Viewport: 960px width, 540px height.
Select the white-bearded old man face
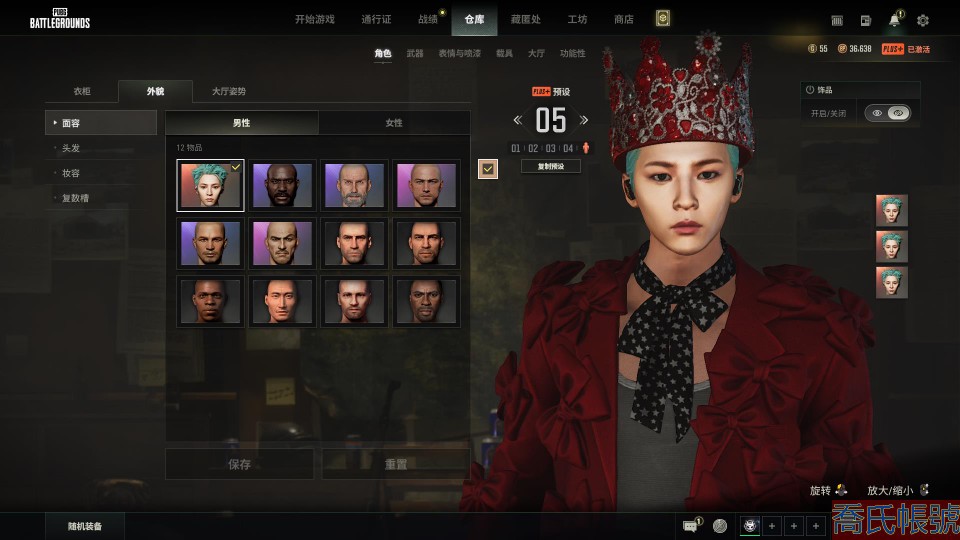354,185
